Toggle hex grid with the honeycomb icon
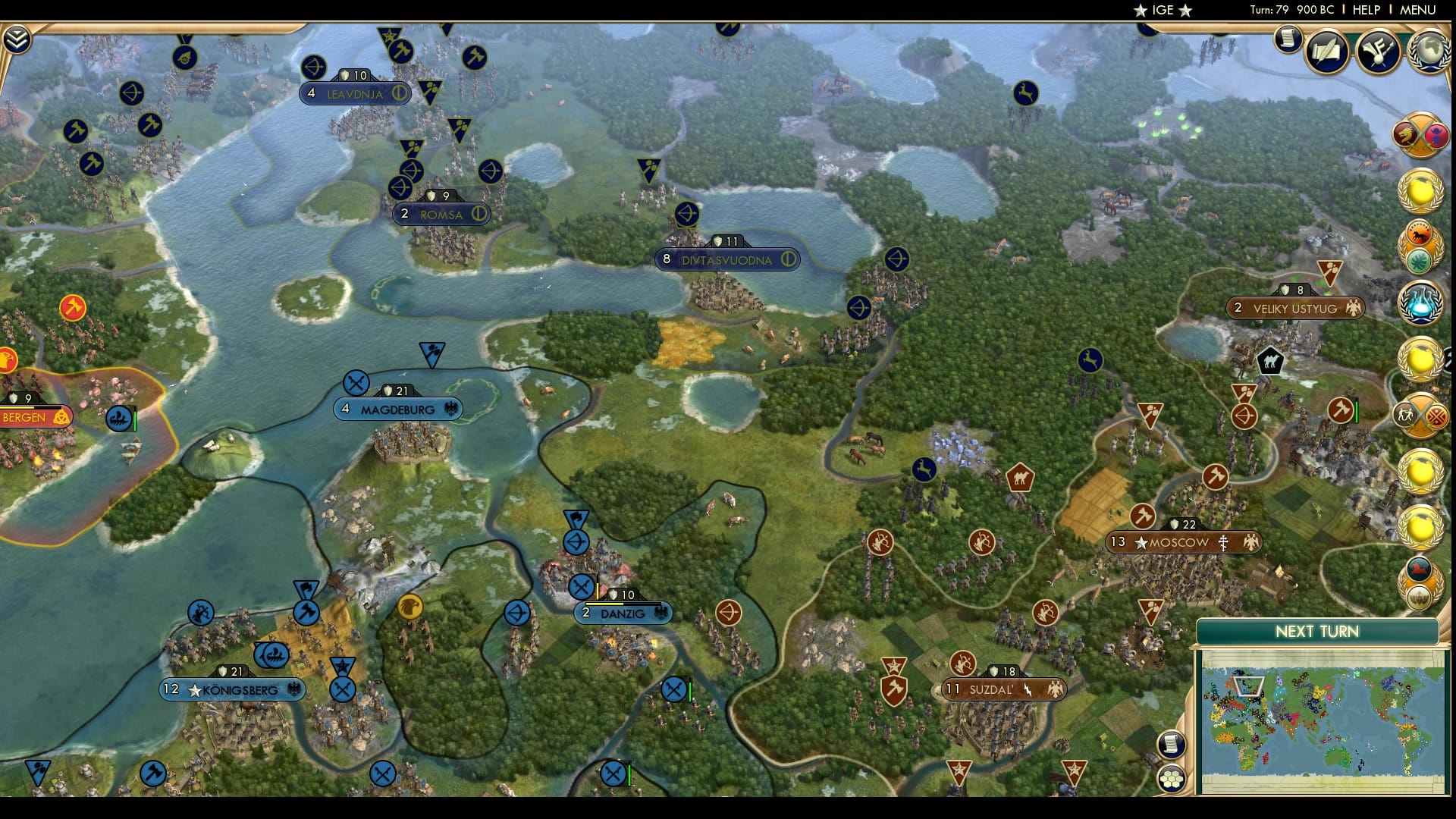Screen dimensions: 1456x819 [x=1172, y=777]
